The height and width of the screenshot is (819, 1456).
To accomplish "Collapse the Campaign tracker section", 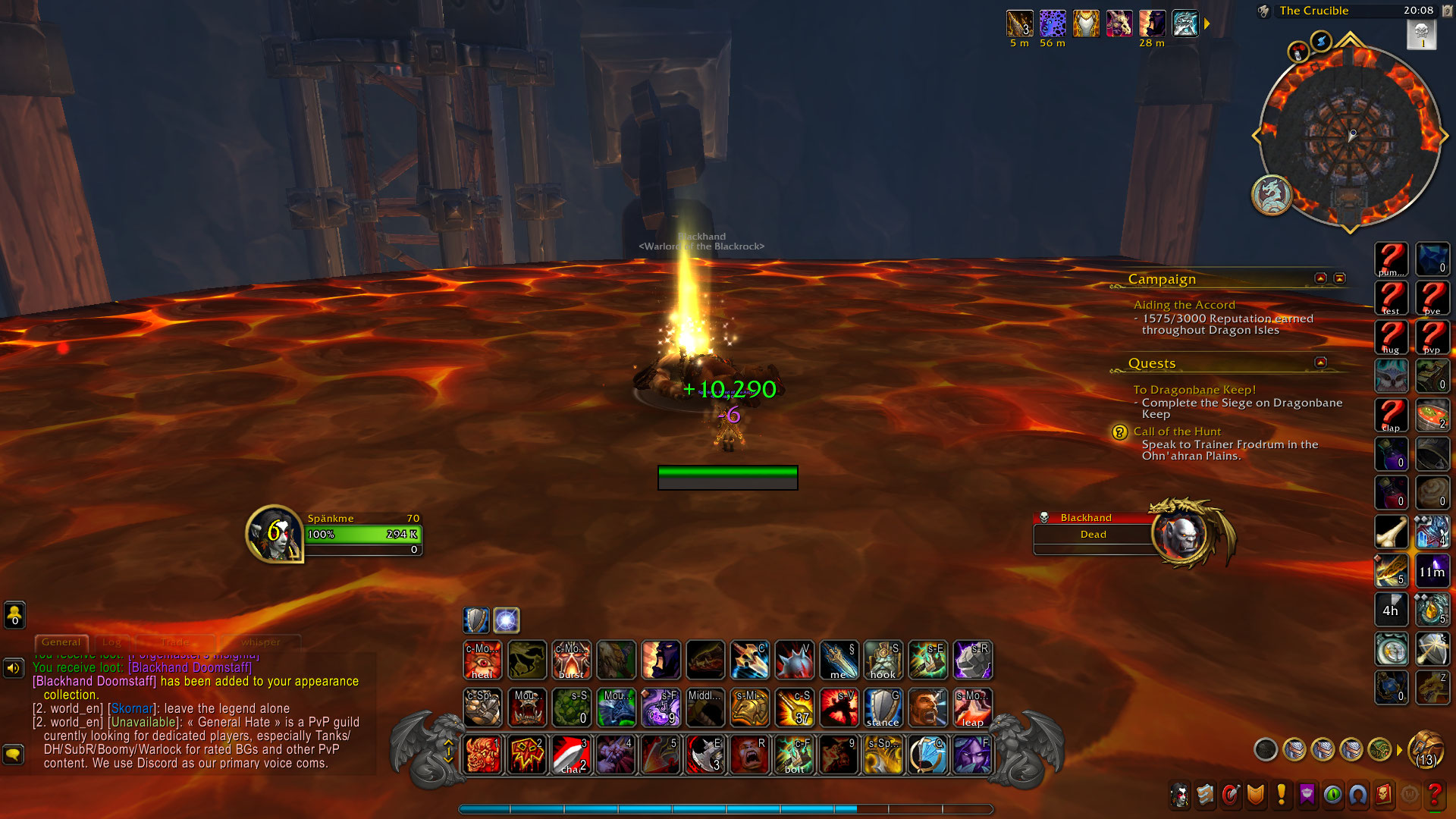I will [x=1320, y=279].
